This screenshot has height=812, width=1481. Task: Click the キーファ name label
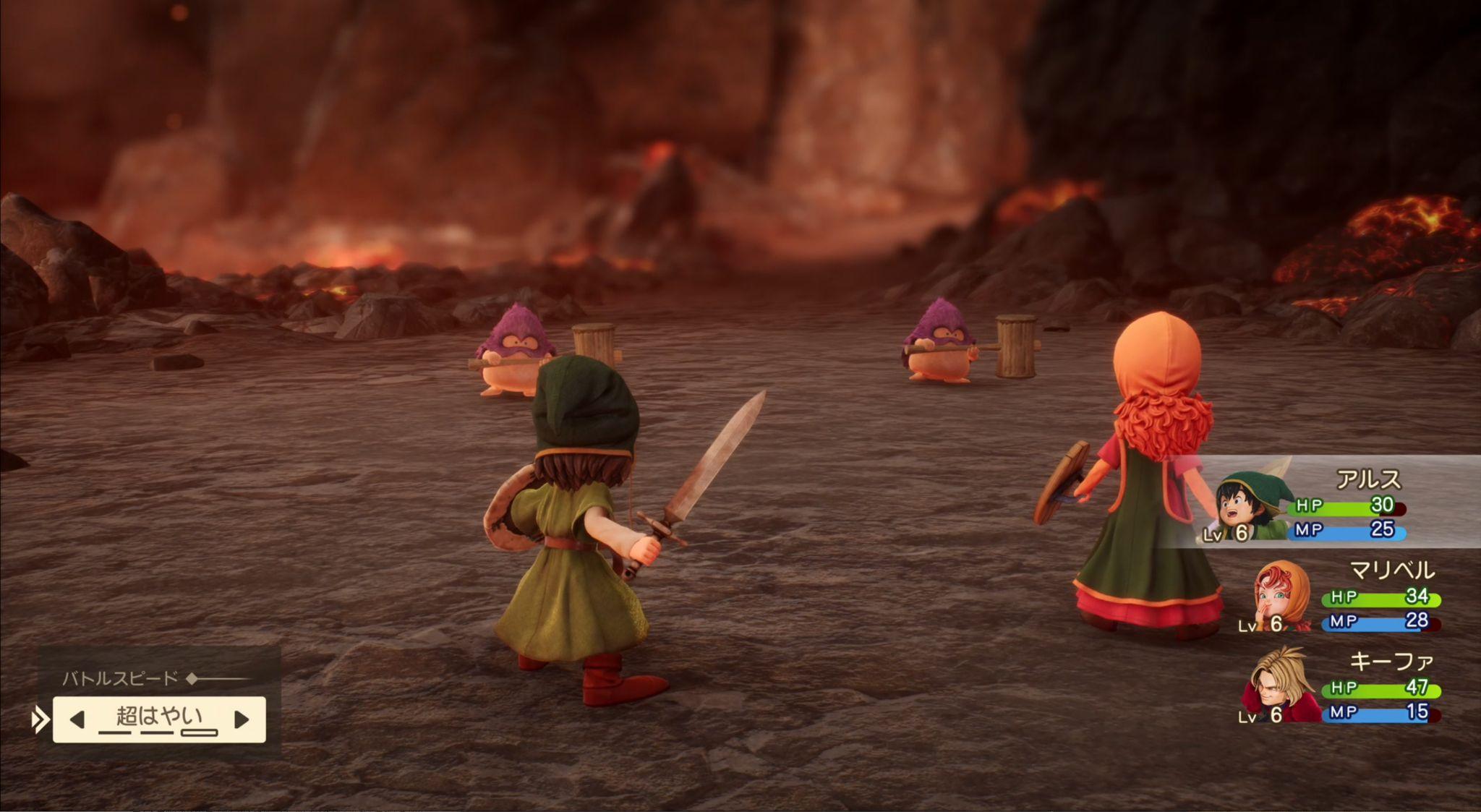(1393, 661)
